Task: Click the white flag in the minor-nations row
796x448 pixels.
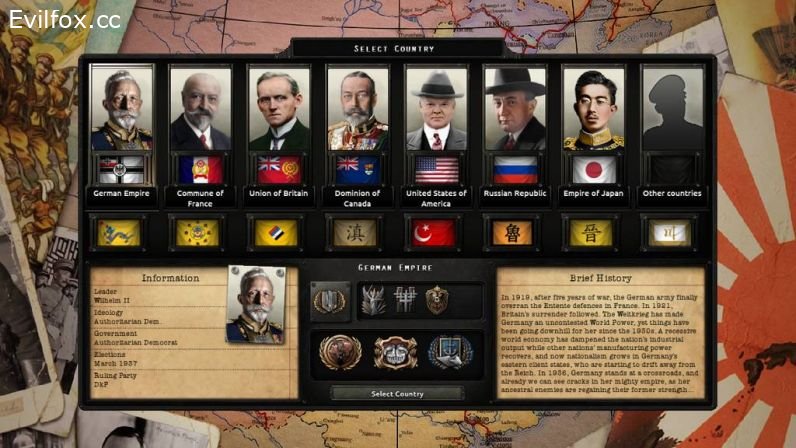Action: click(672, 233)
